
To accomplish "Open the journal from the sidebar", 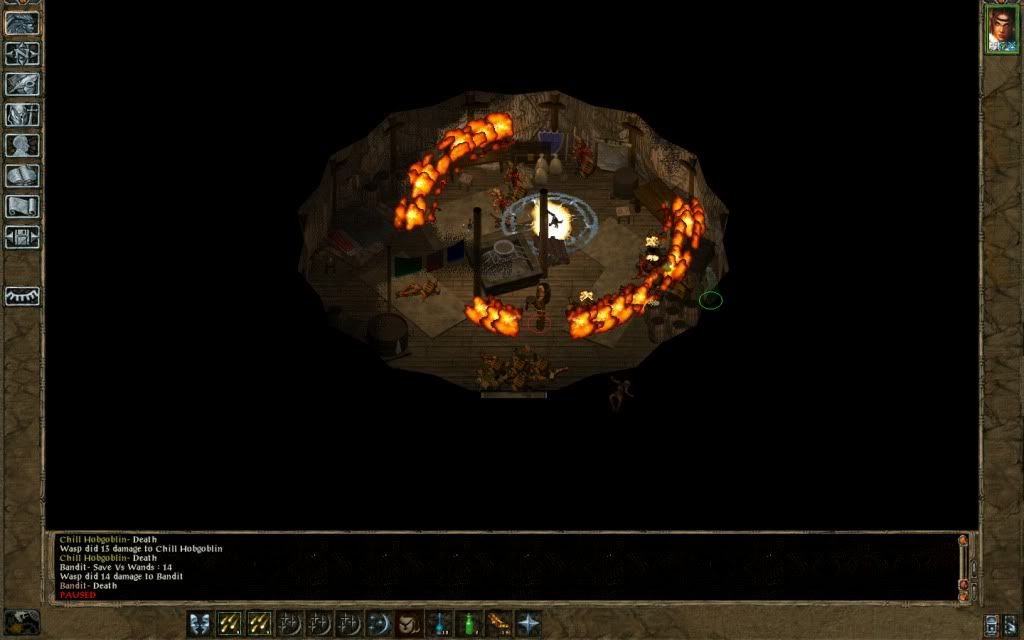I will (x=22, y=84).
